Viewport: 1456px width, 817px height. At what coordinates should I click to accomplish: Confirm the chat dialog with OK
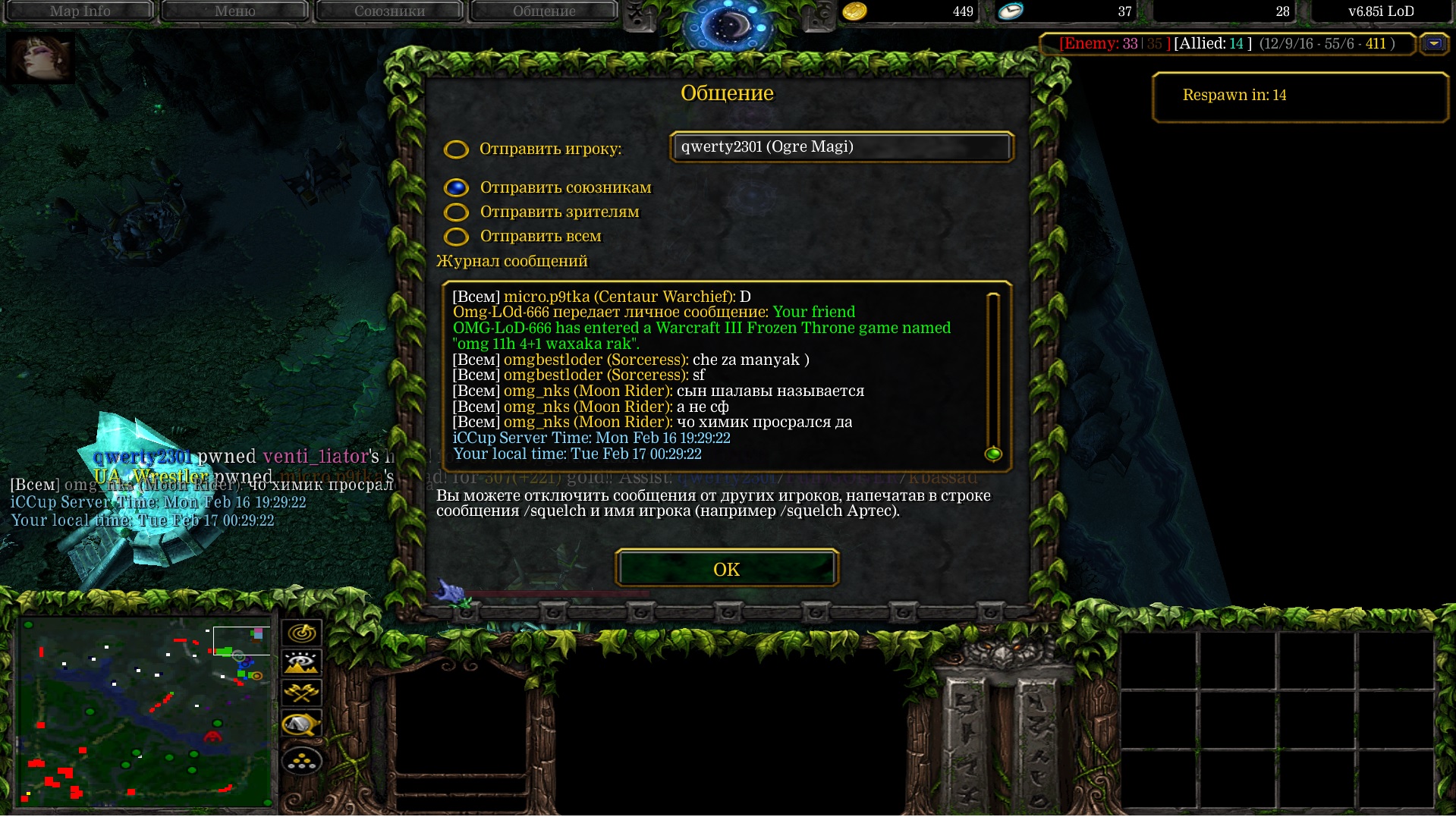click(x=726, y=569)
